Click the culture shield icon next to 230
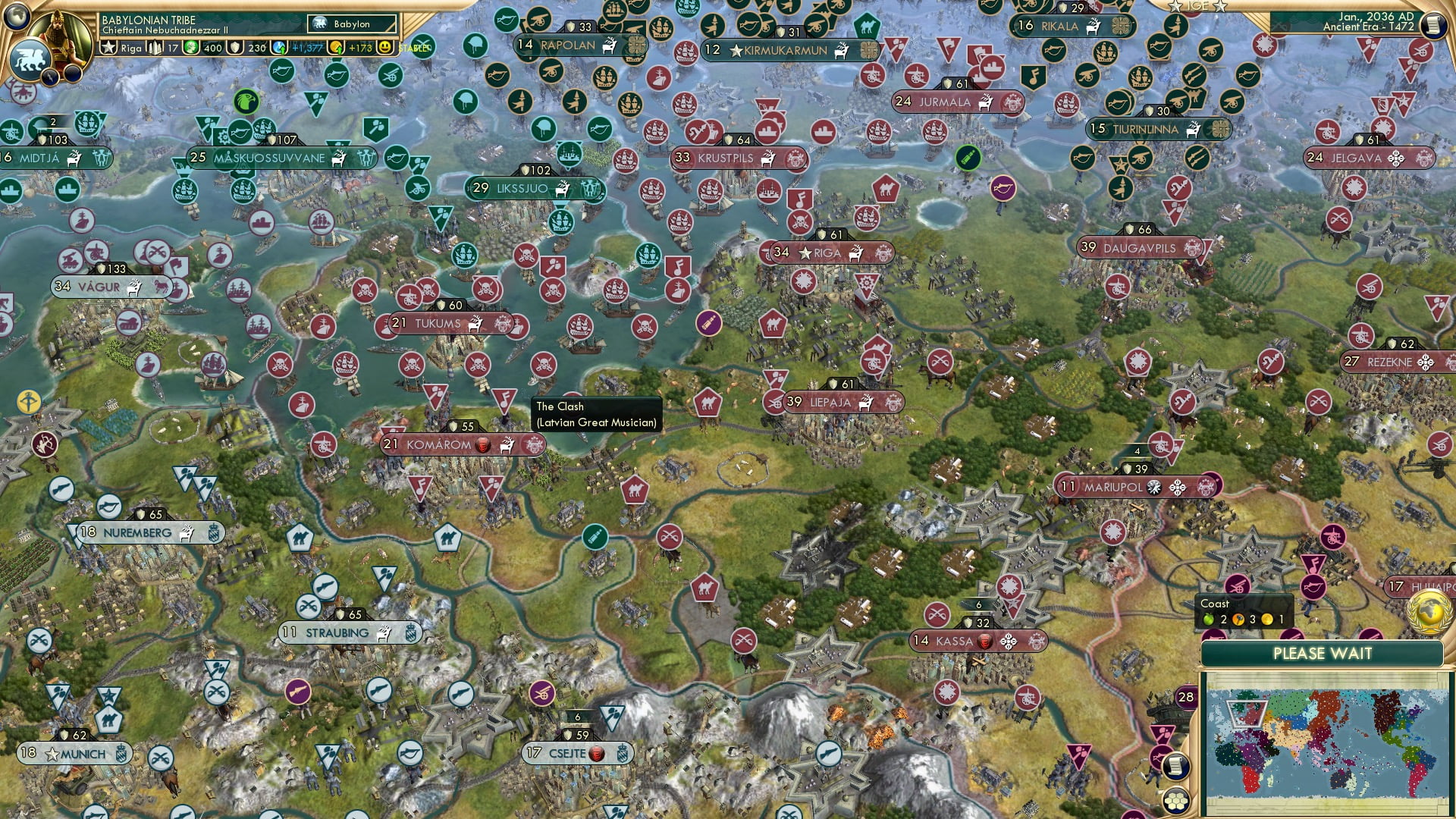This screenshot has width=1456, height=819. click(x=234, y=47)
